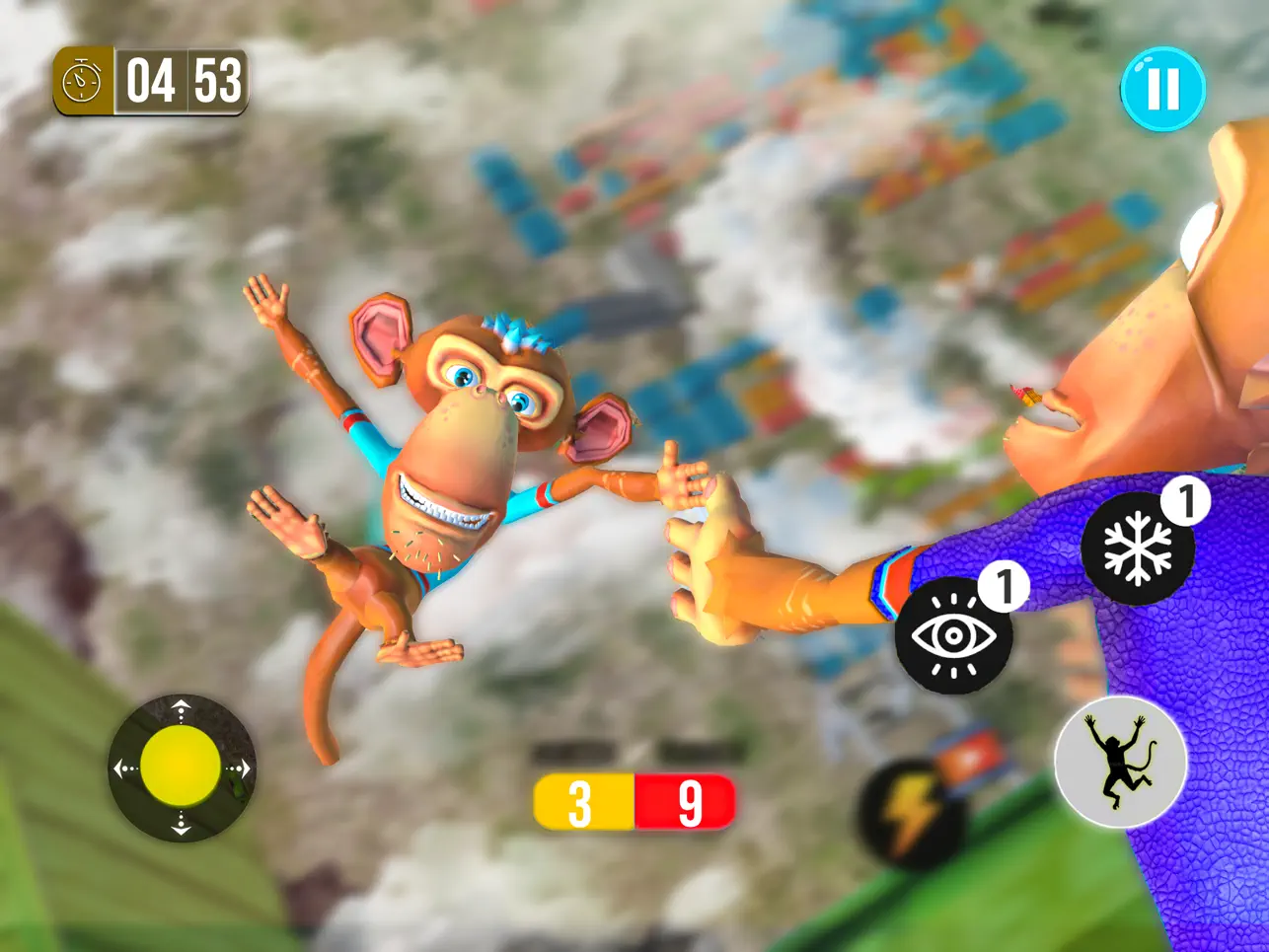
Task: Tap the cyan pause button
Action: [1162, 90]
